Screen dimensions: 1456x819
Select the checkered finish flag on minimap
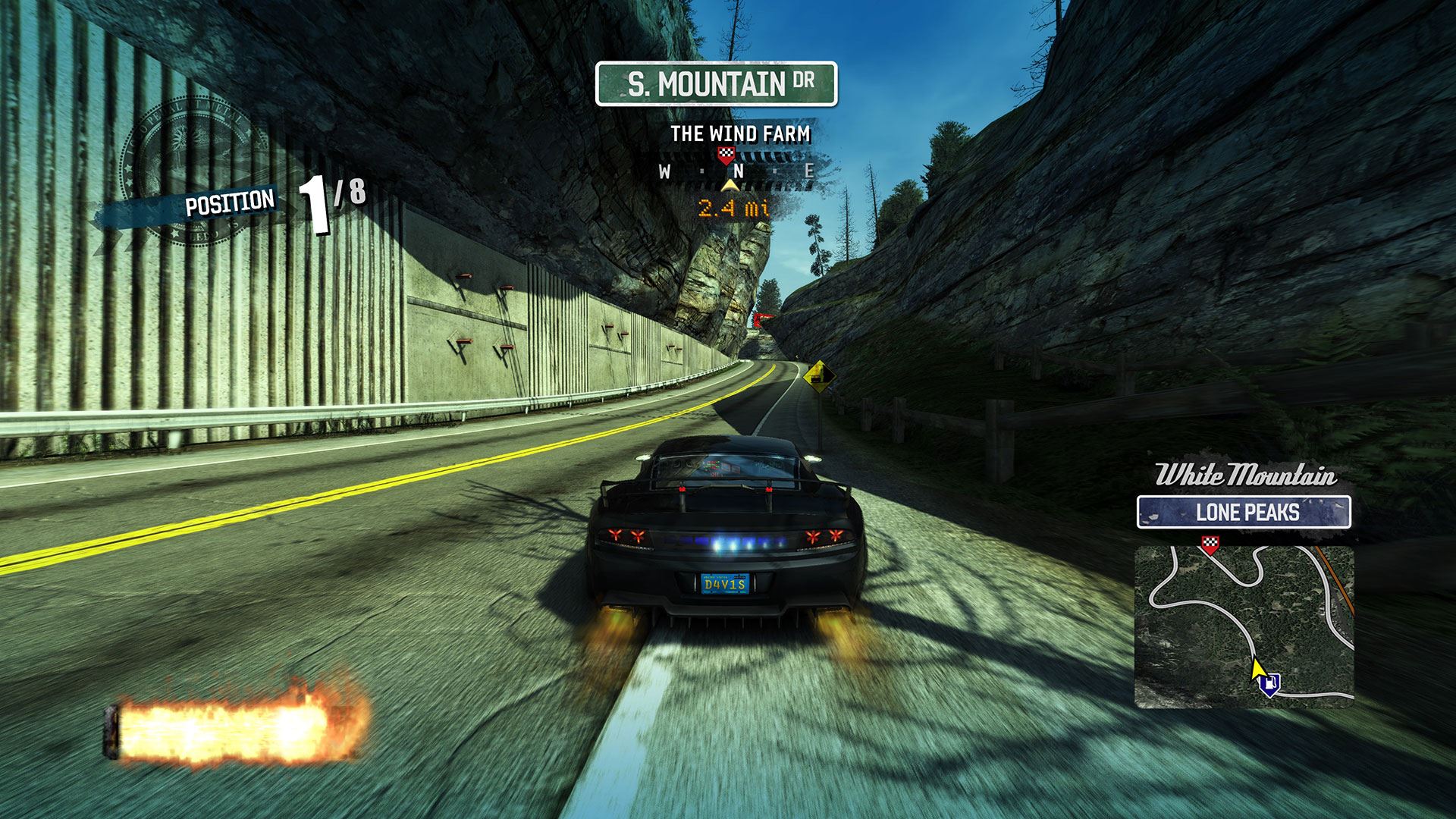[x=1210, y=544]
